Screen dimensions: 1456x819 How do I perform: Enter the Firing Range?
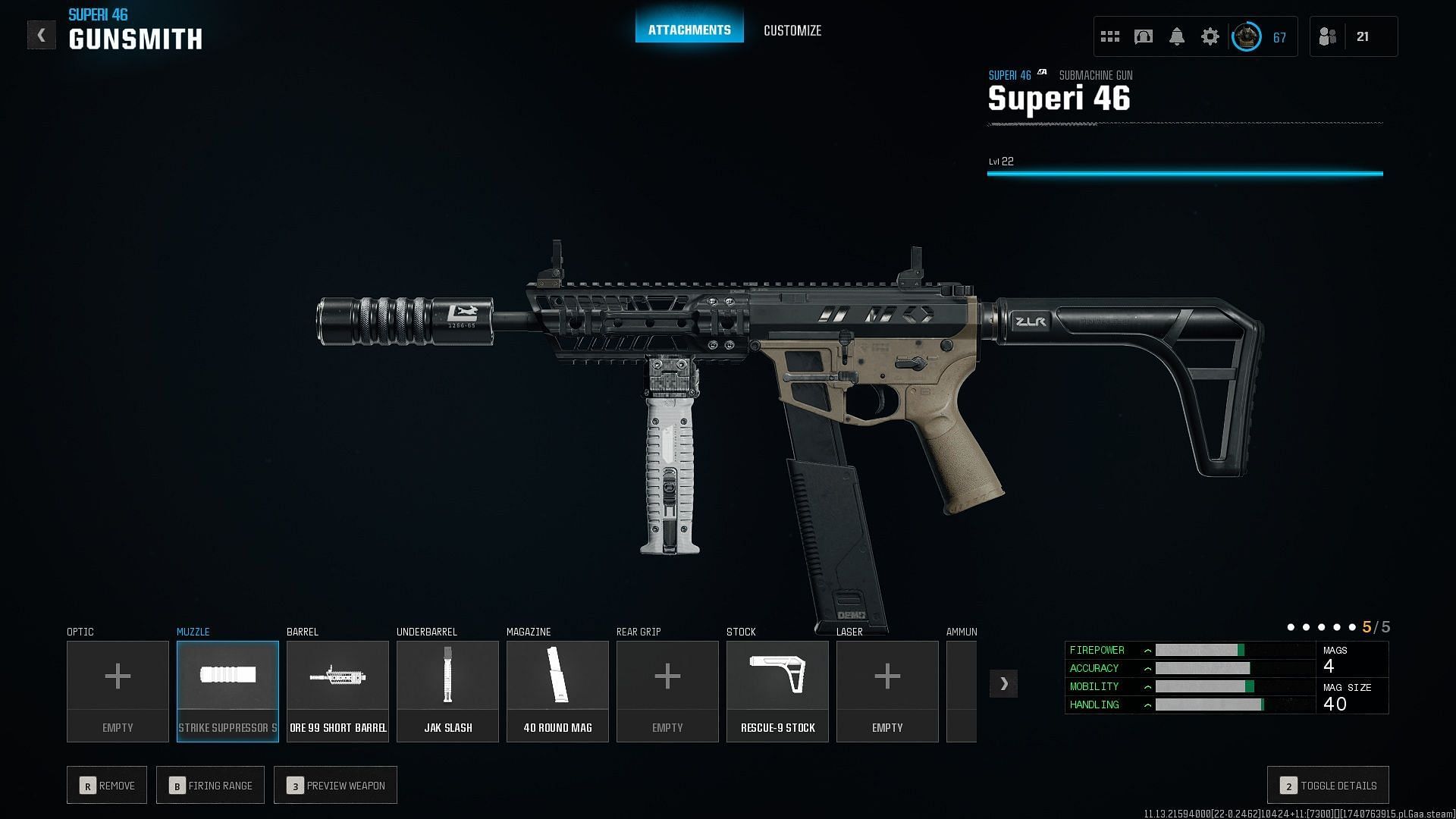(210, 786)
